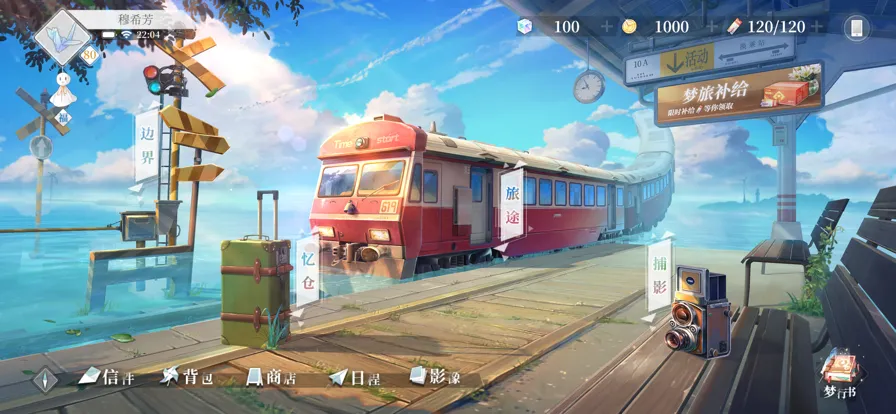896x414 pixels.
Task: Enter the 捕影 camera mode banner
Action: click(x=660, y=274)
